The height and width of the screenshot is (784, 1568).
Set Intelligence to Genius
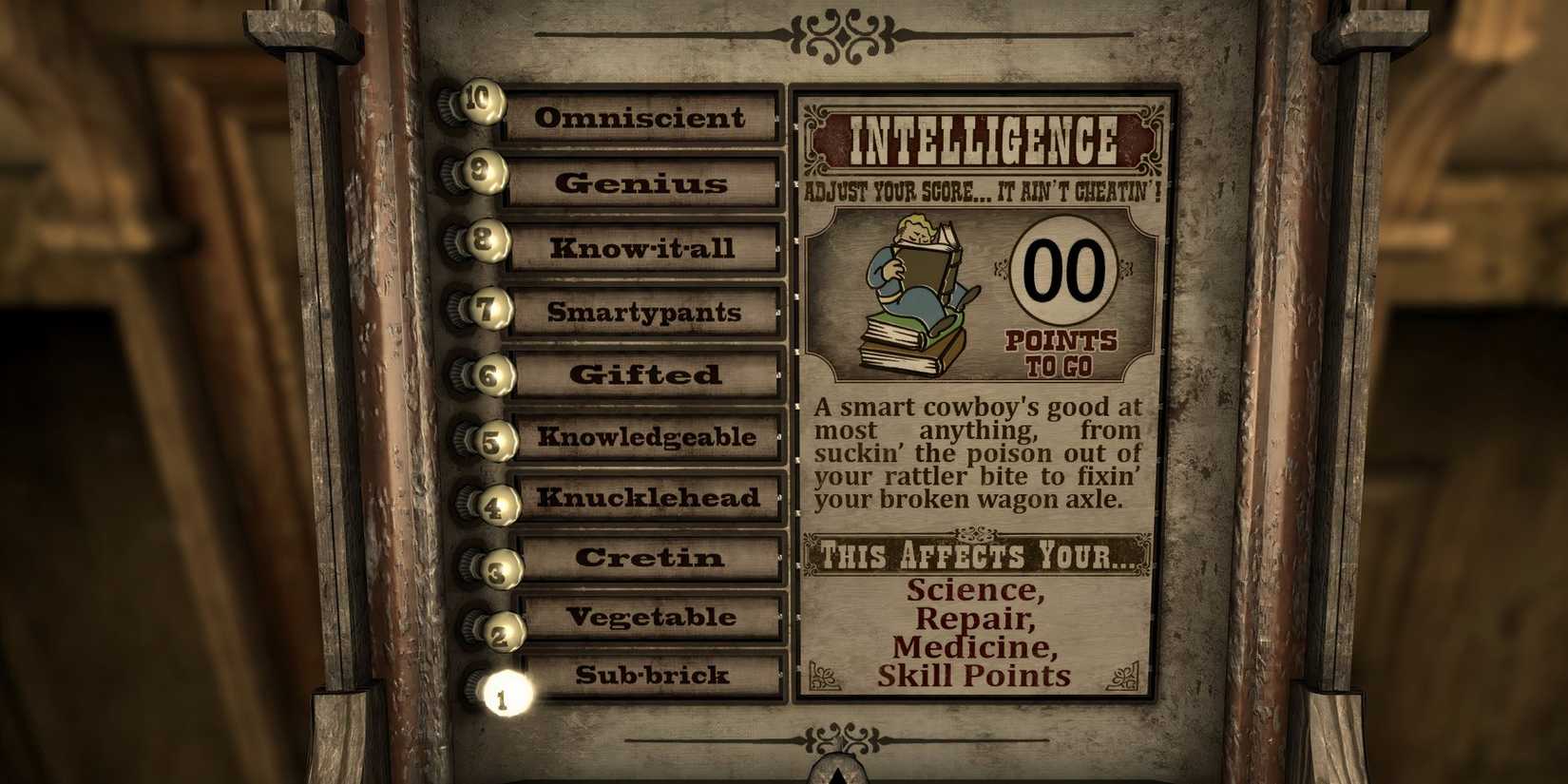(x=641, y=185)
